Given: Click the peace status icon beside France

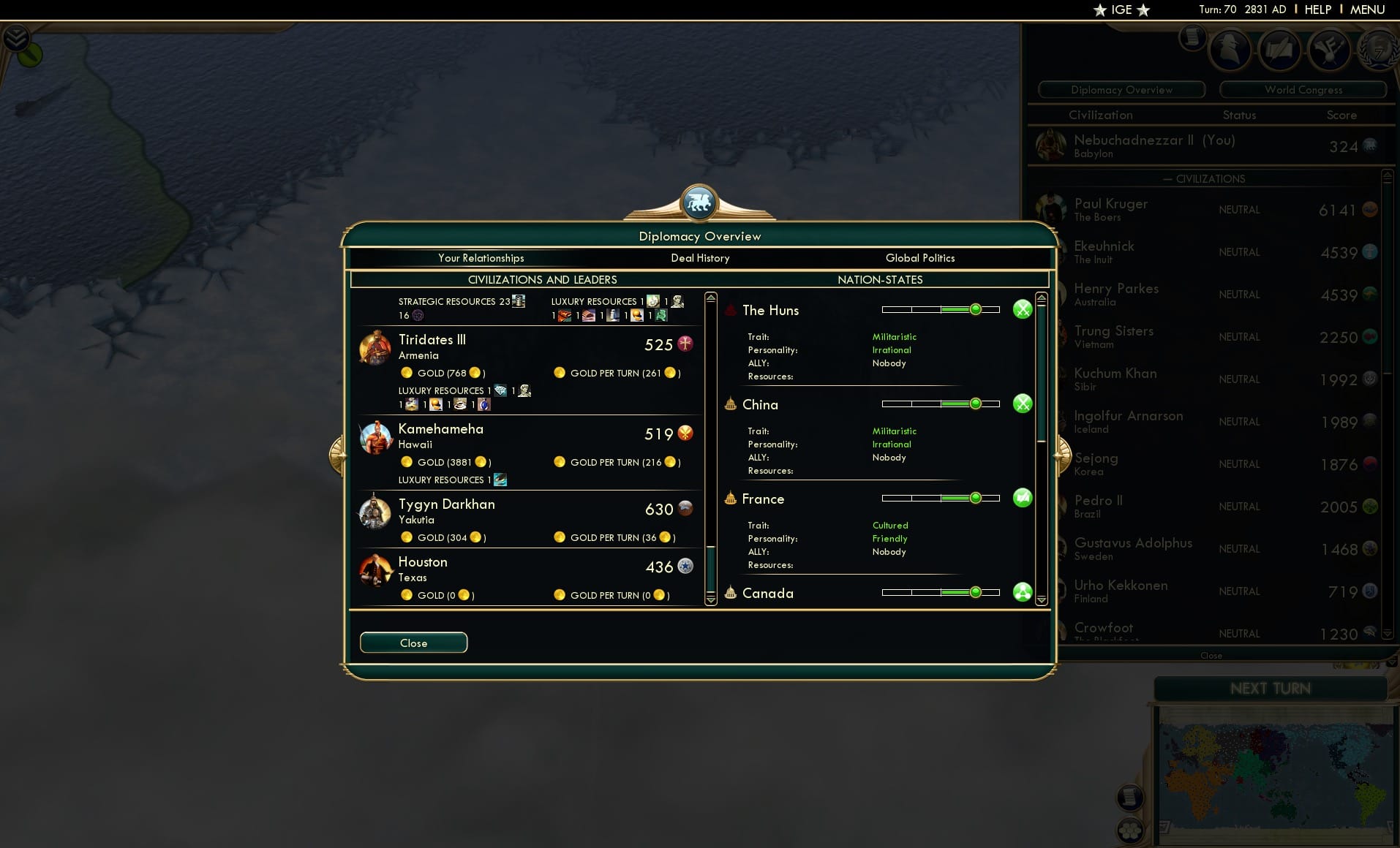Looking at the screenshot, I should [x=1023, y=498].
